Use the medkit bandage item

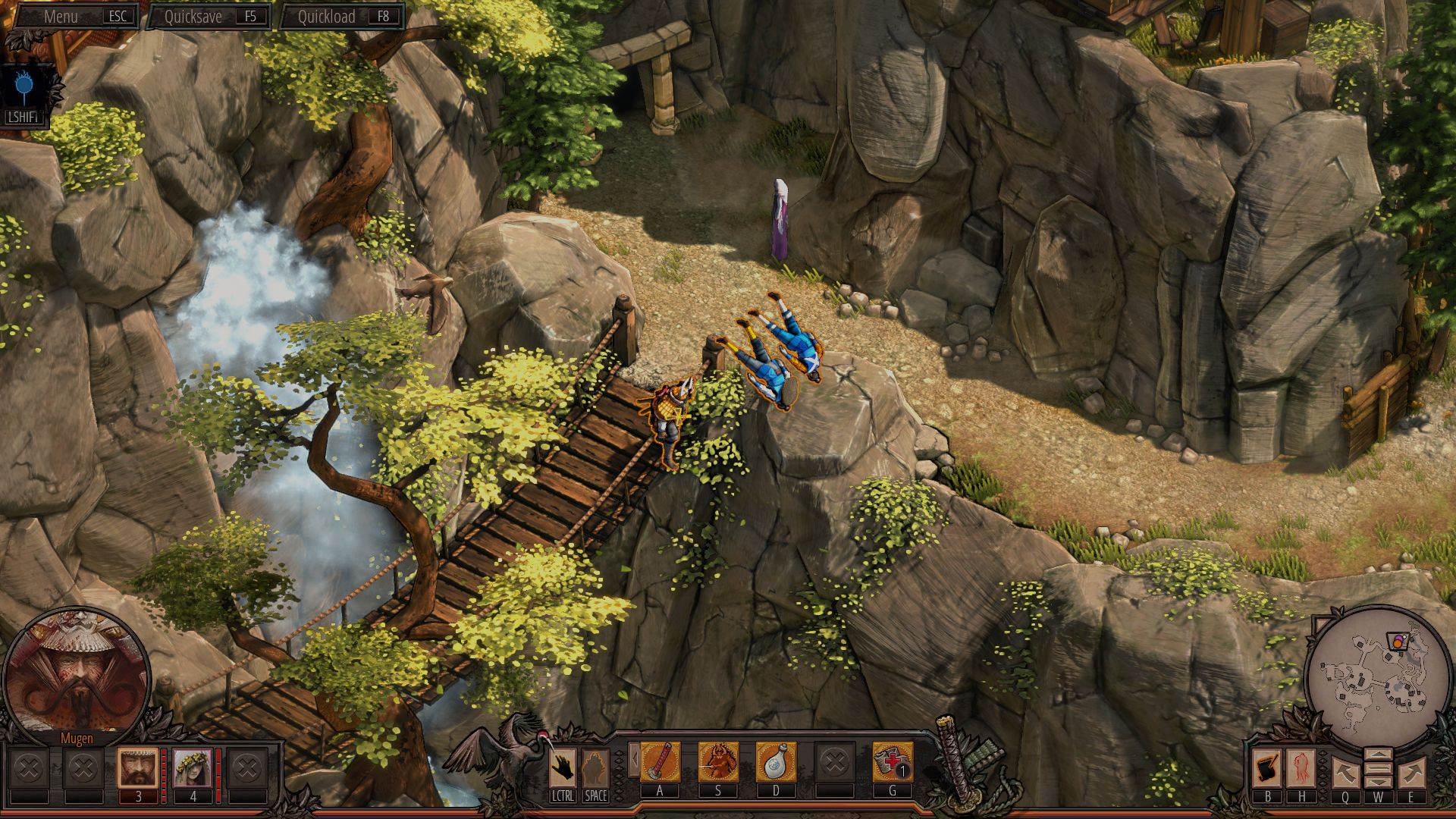tap(892, 761)
